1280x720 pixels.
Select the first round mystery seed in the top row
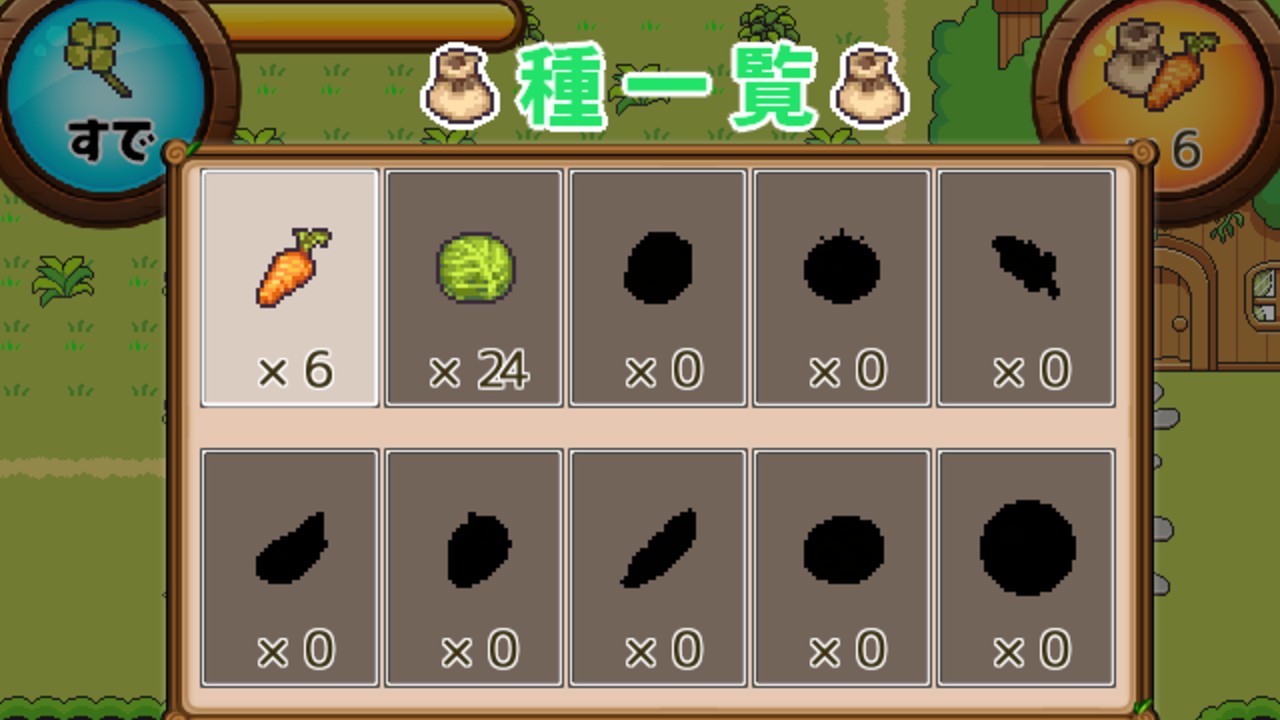(x=657, y=288)
